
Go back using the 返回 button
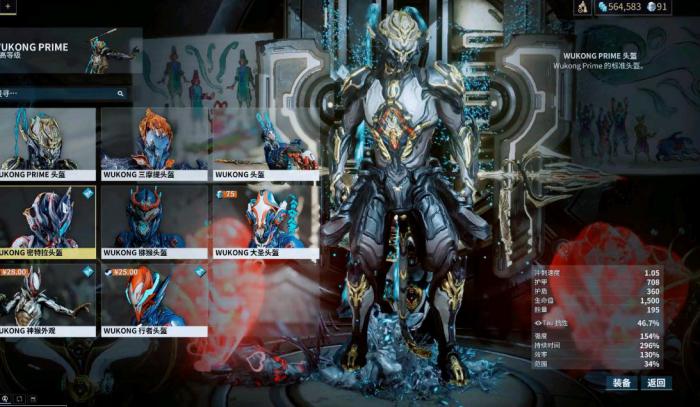[656, 383]
